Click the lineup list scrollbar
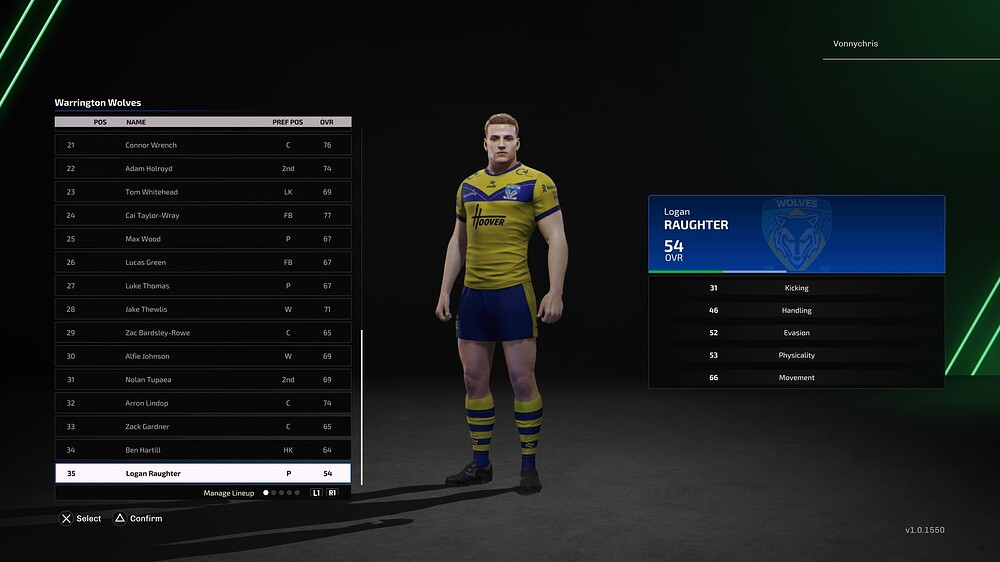Viewport: 1000px width, 562px height. (362, 405)
